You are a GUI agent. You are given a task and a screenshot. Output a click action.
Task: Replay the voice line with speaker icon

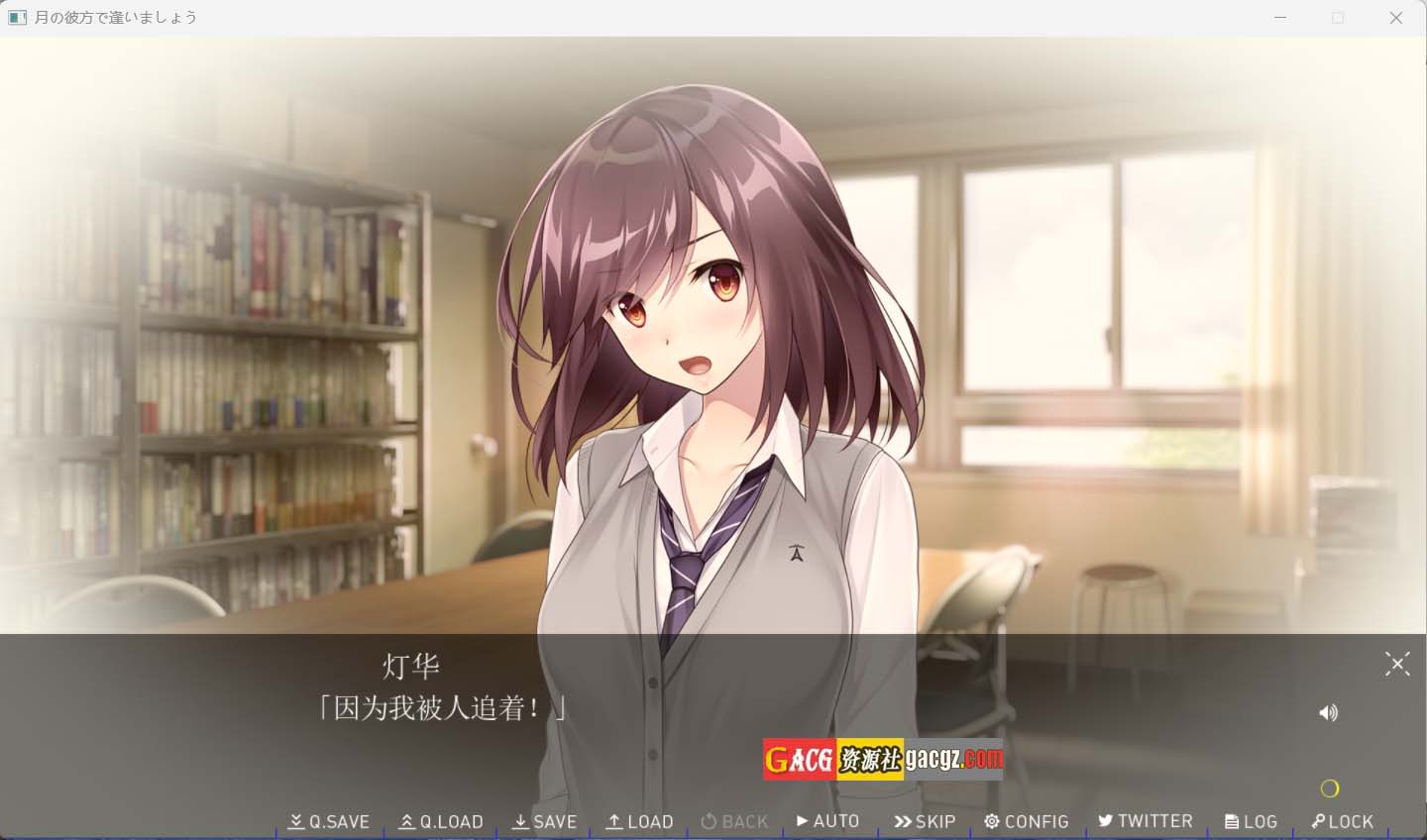1329,712
